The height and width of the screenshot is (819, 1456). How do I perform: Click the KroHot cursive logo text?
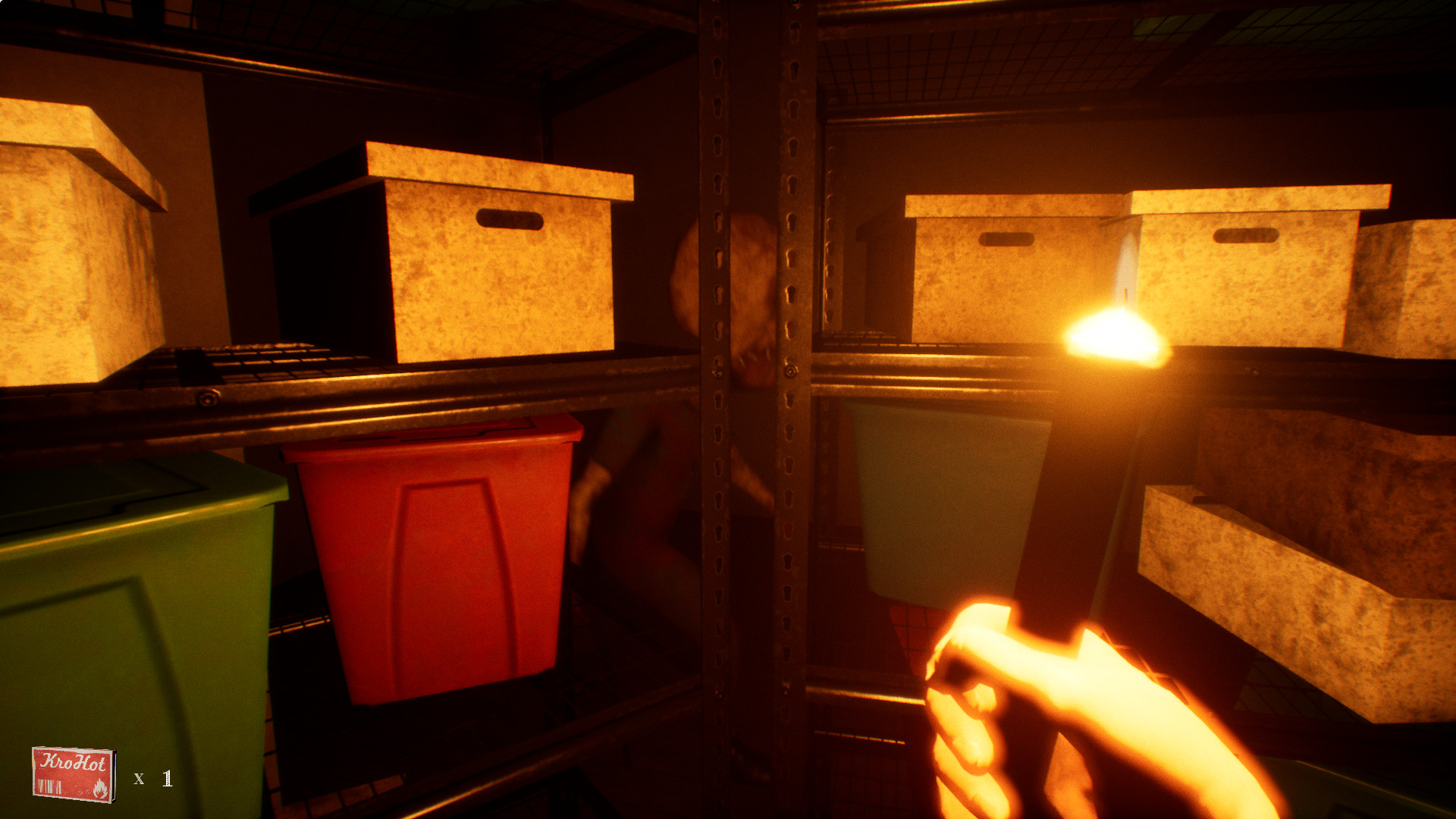[73, 761]
